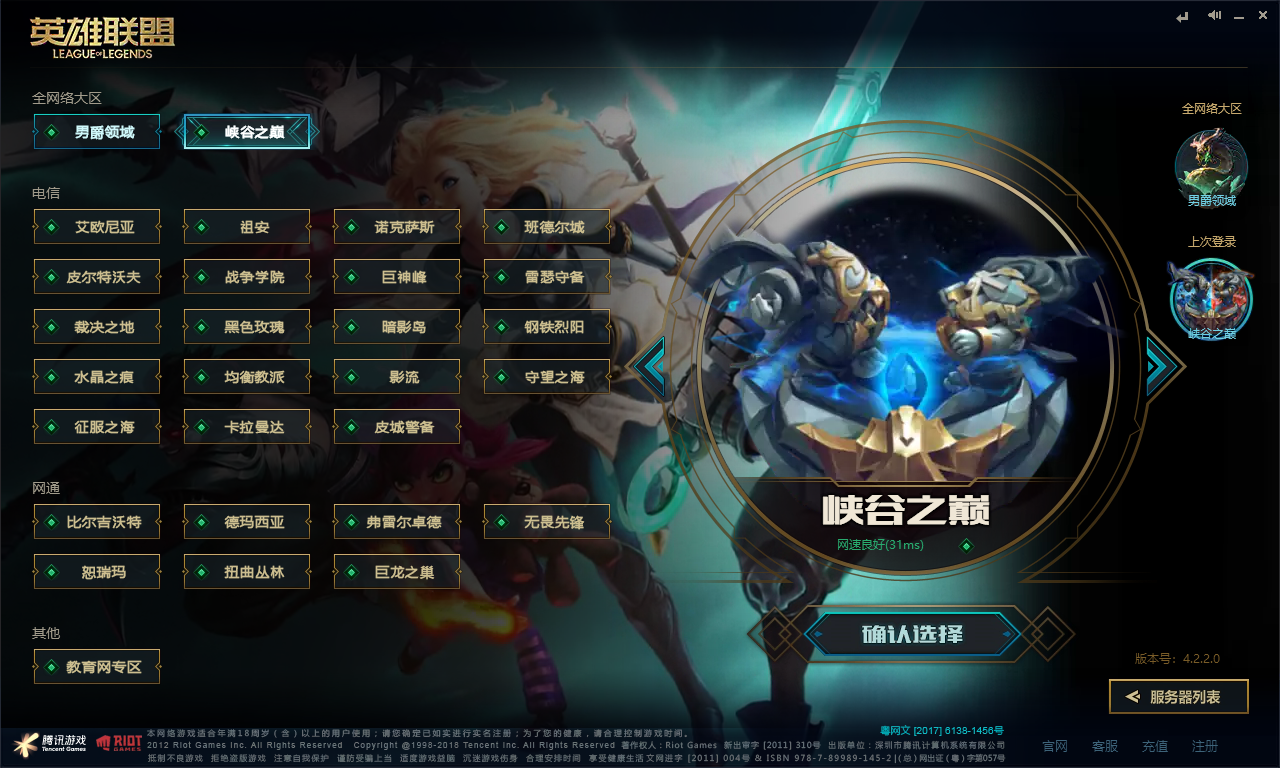Select the 教育网专区 server option
Screen dimensions: 1280x768
(97, 666)
